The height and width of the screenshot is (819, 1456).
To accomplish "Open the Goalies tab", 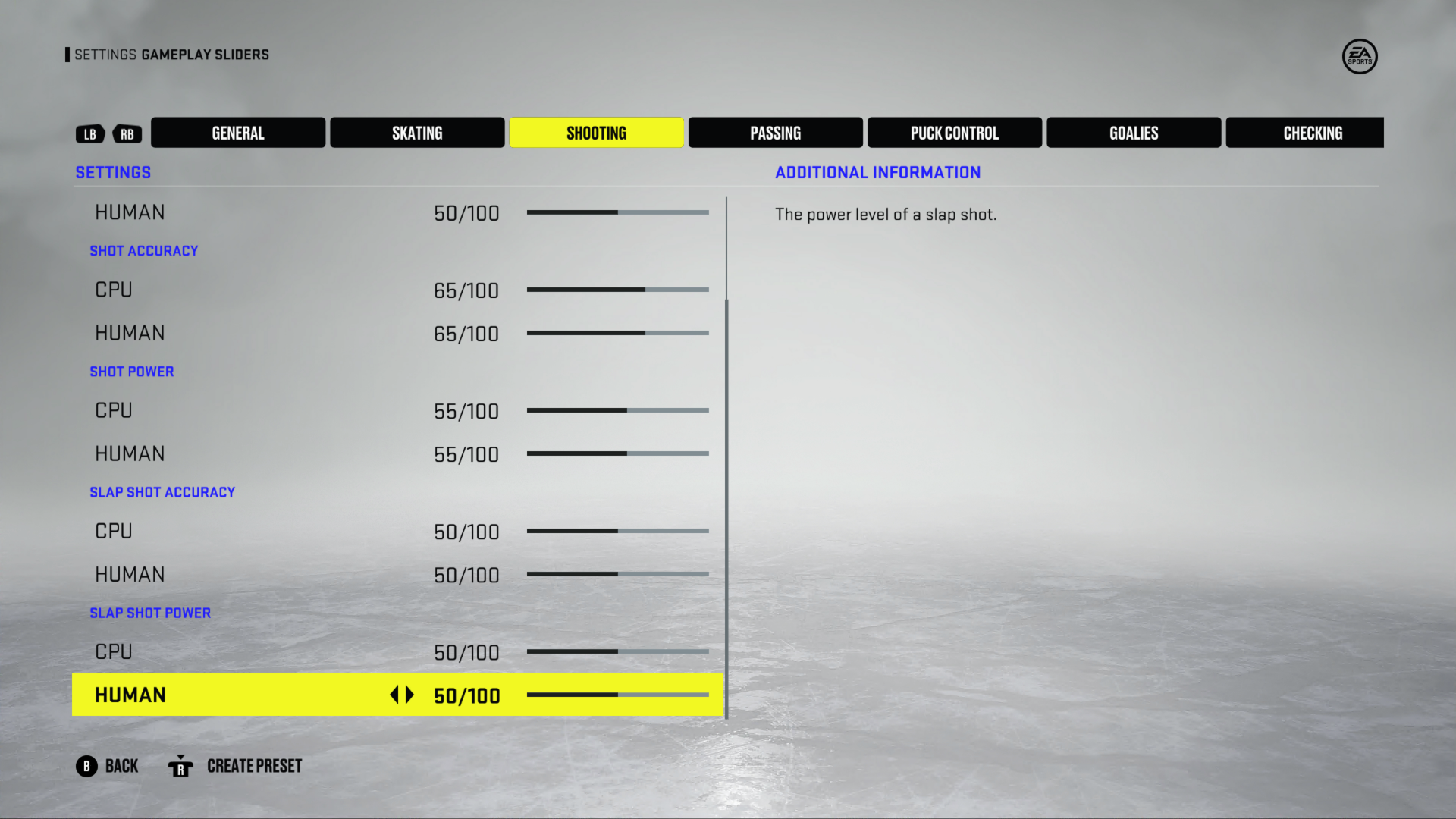I will coord(1133,132).
